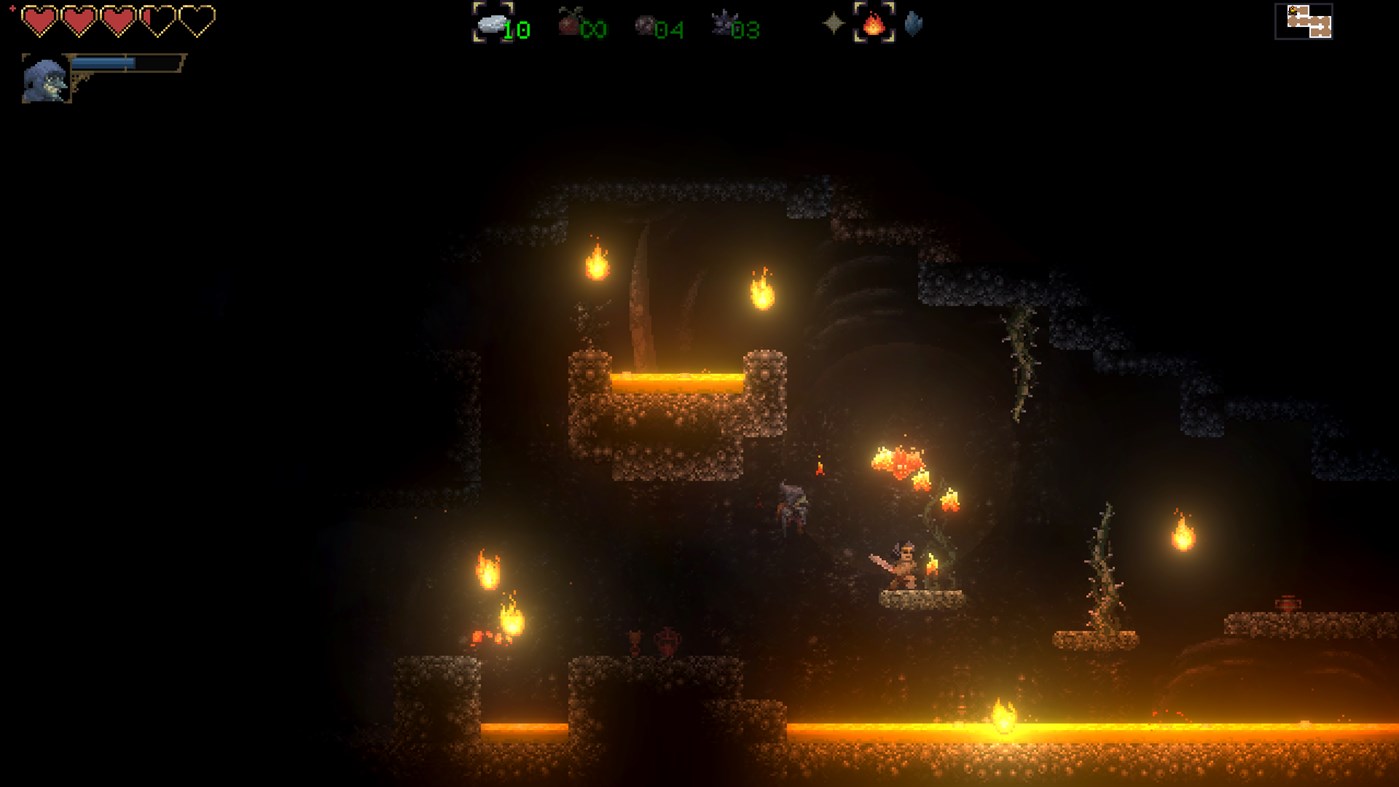Screen dimensions: 1399x787
Task: Select the green counter reading 10
Action: [x=516, y=29]
